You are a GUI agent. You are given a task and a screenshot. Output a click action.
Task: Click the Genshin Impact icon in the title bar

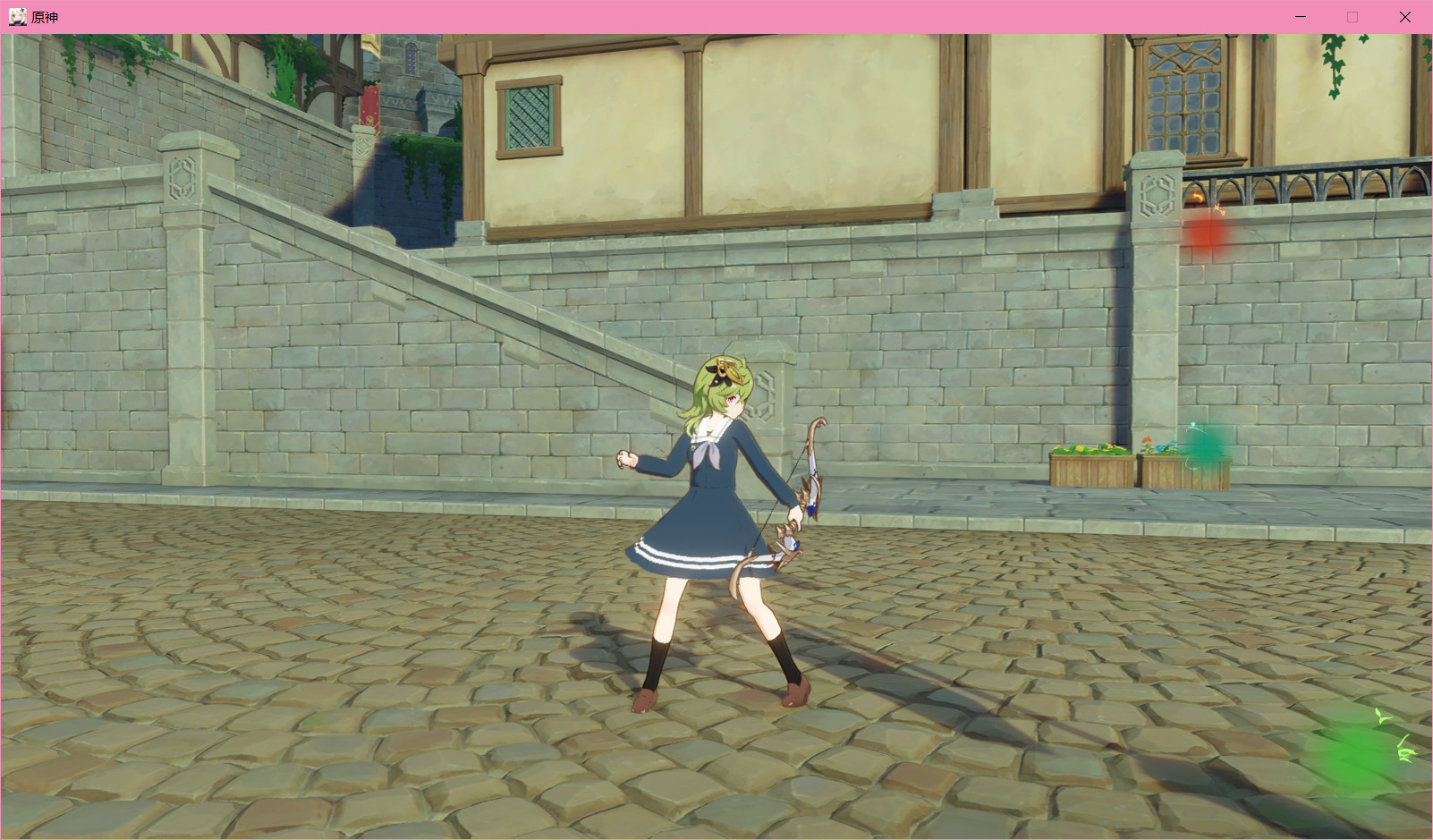[x=19, y=16]
